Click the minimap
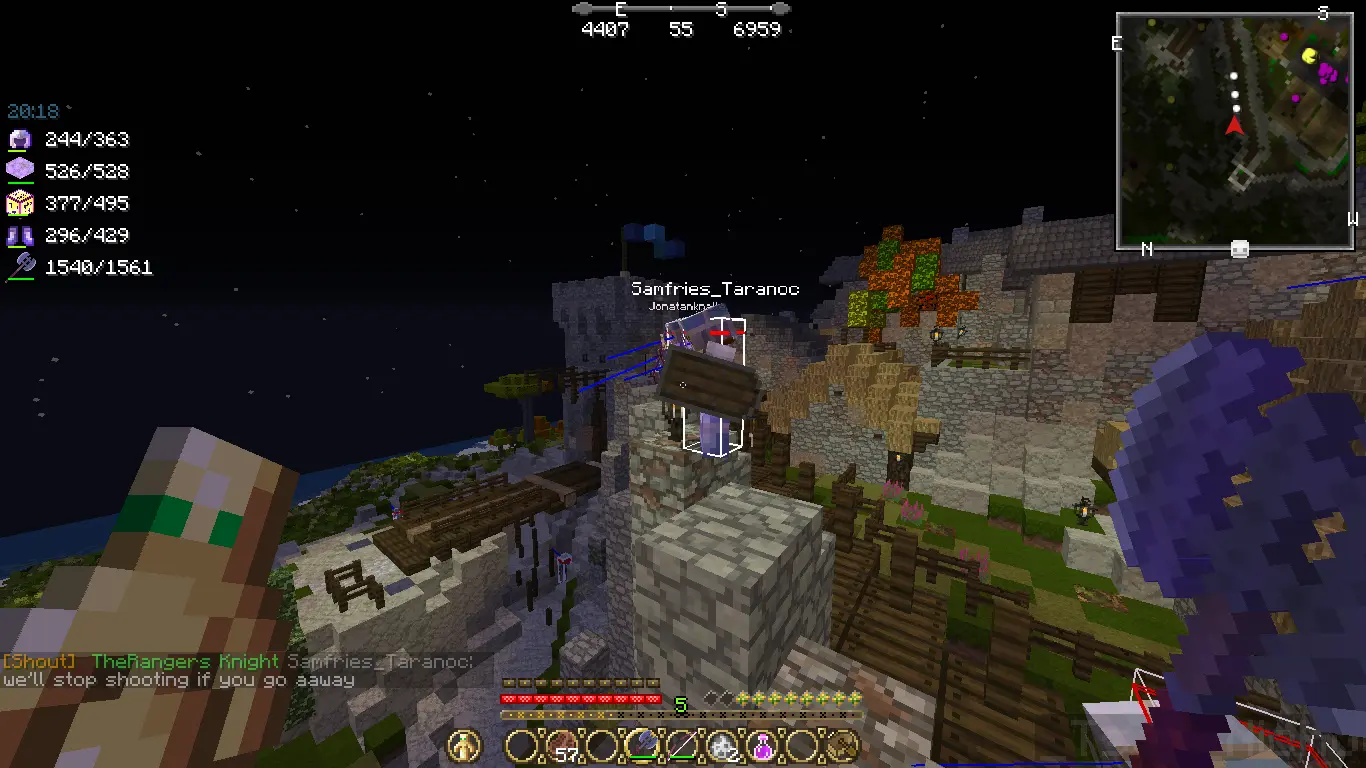Image resolution: width=1366 pixels, height=768 pixels. coord(1236,130)
